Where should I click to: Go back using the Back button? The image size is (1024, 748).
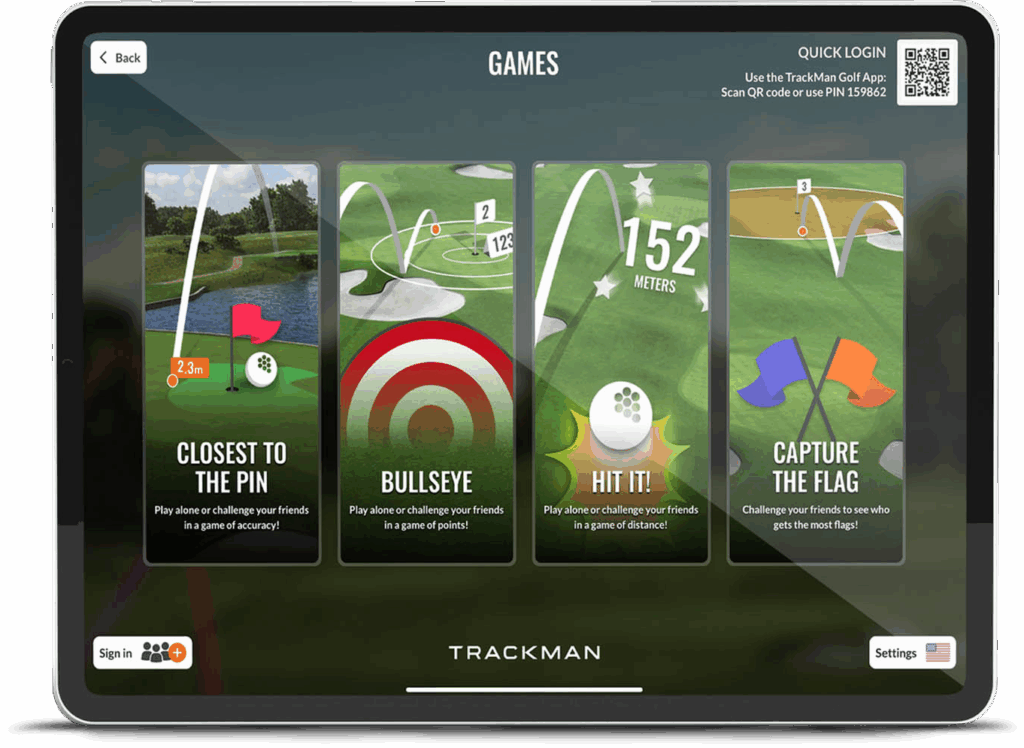(x=119, y=58)
